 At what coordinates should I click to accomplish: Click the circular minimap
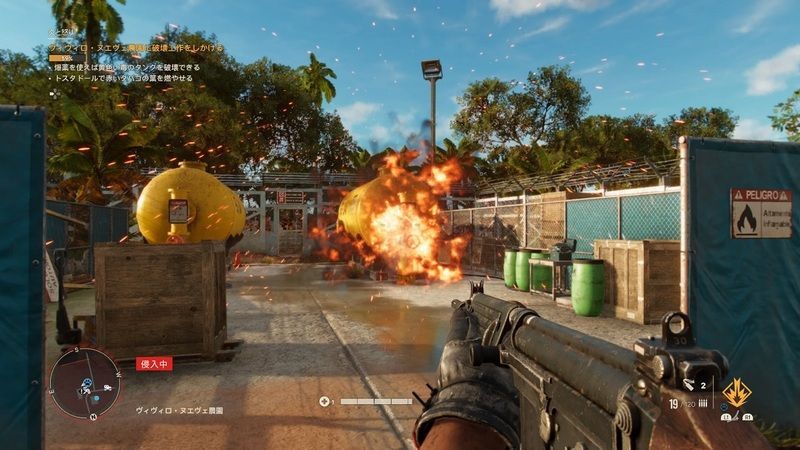pyautogui.click(x=86, y=382)
